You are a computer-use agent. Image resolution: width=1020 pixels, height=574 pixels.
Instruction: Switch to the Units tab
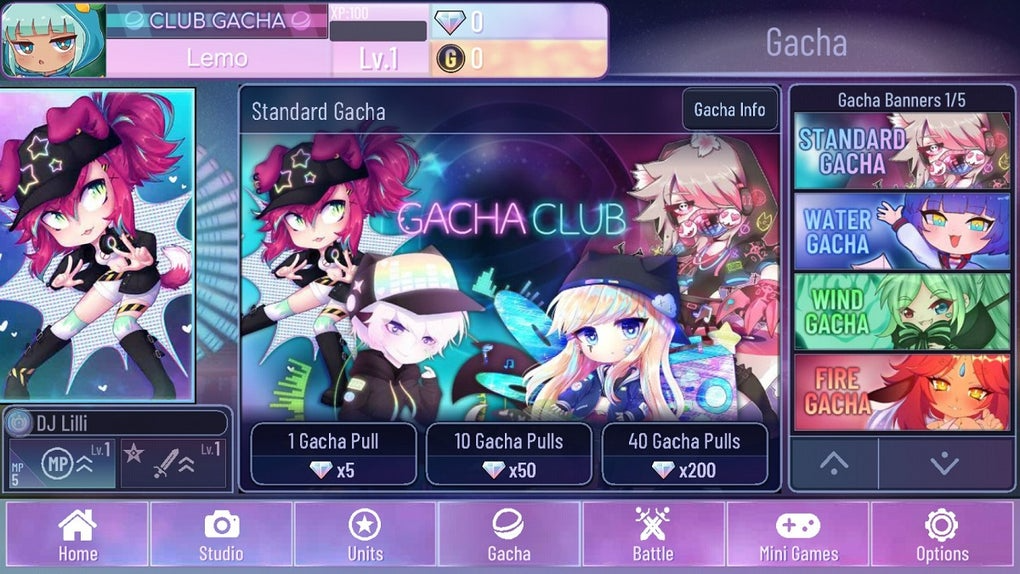pyautogui.click(x=364, y=535)
